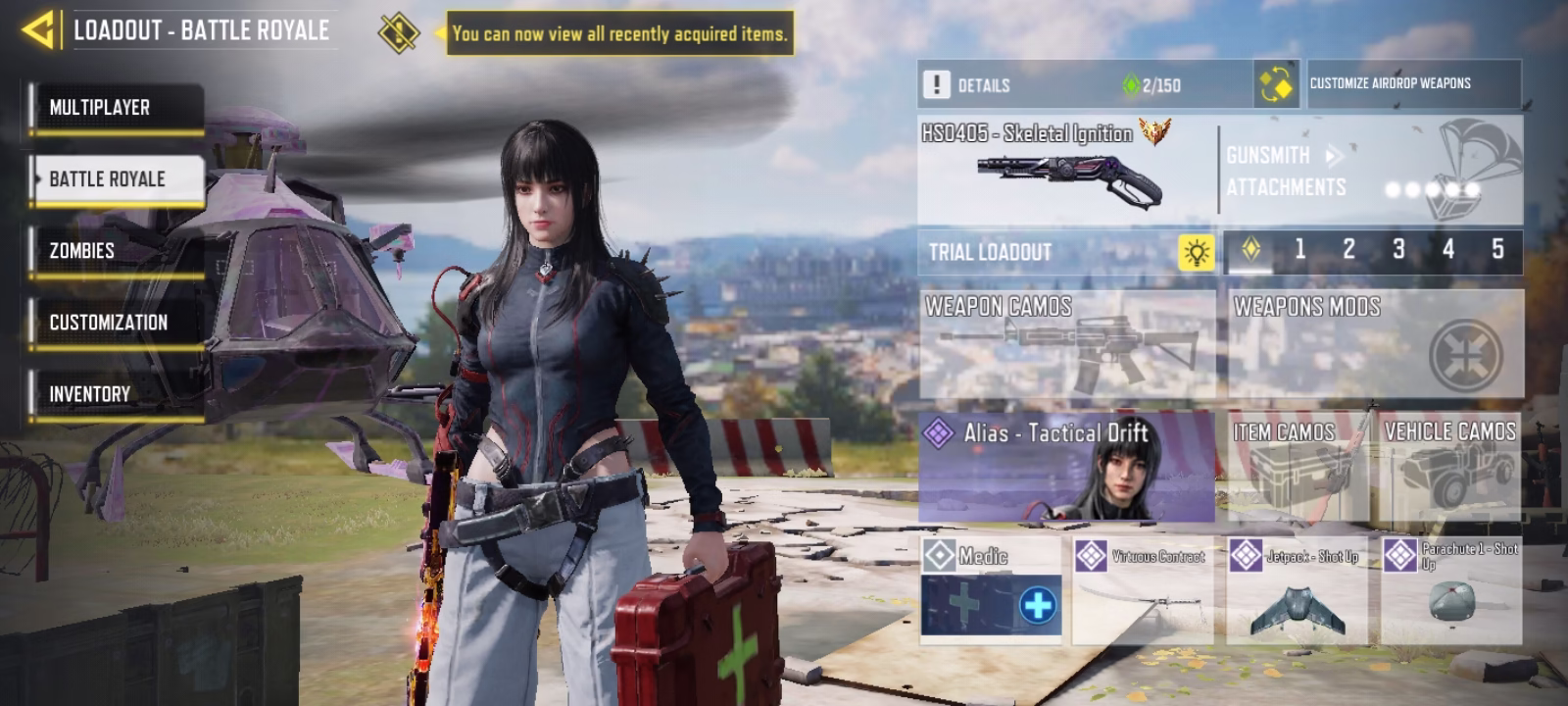Open the Weapons Mods panel
The width and height of the screenshot is (1568, 706).
click(x=1376, y=343)
